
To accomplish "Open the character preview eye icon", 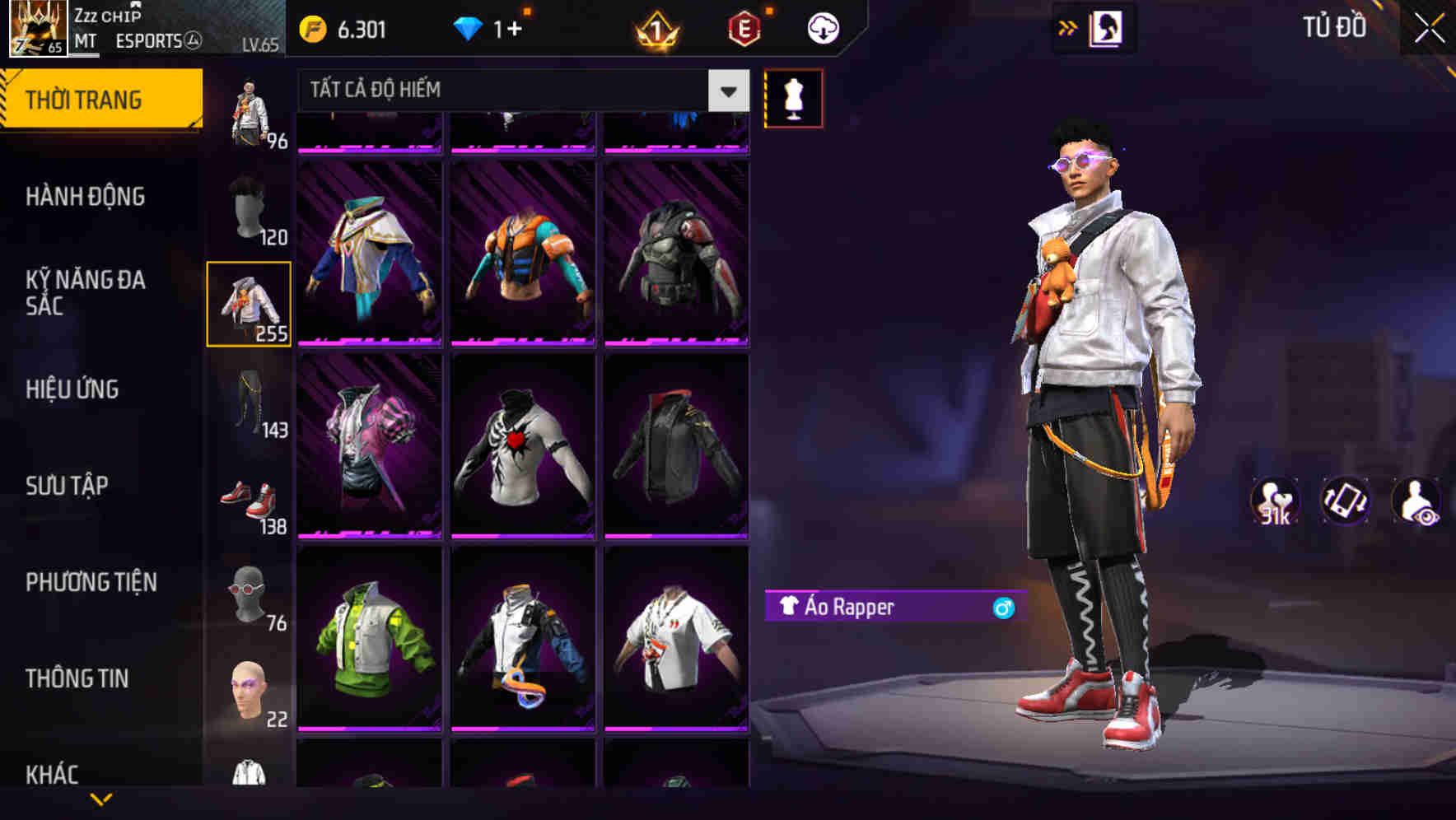I will click(x=1418, y=502).
